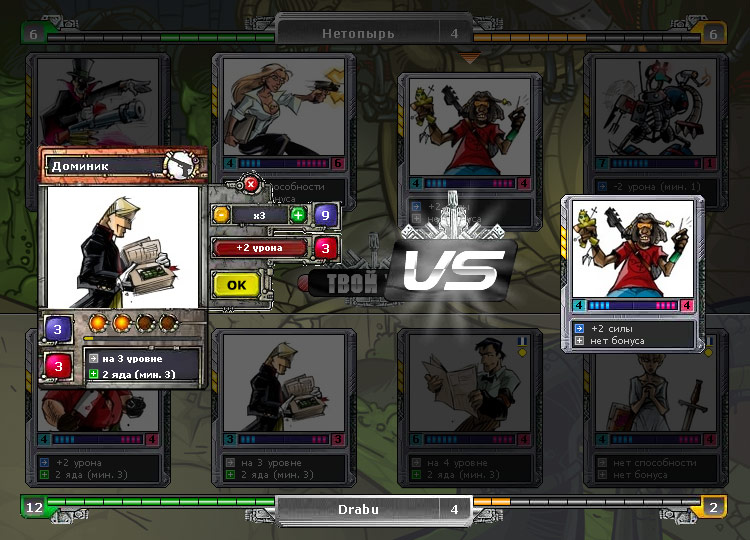Close the Доминик card dialog
Image resolution: width=750 pixels, height=540 pixels.
tap(251, 183)
